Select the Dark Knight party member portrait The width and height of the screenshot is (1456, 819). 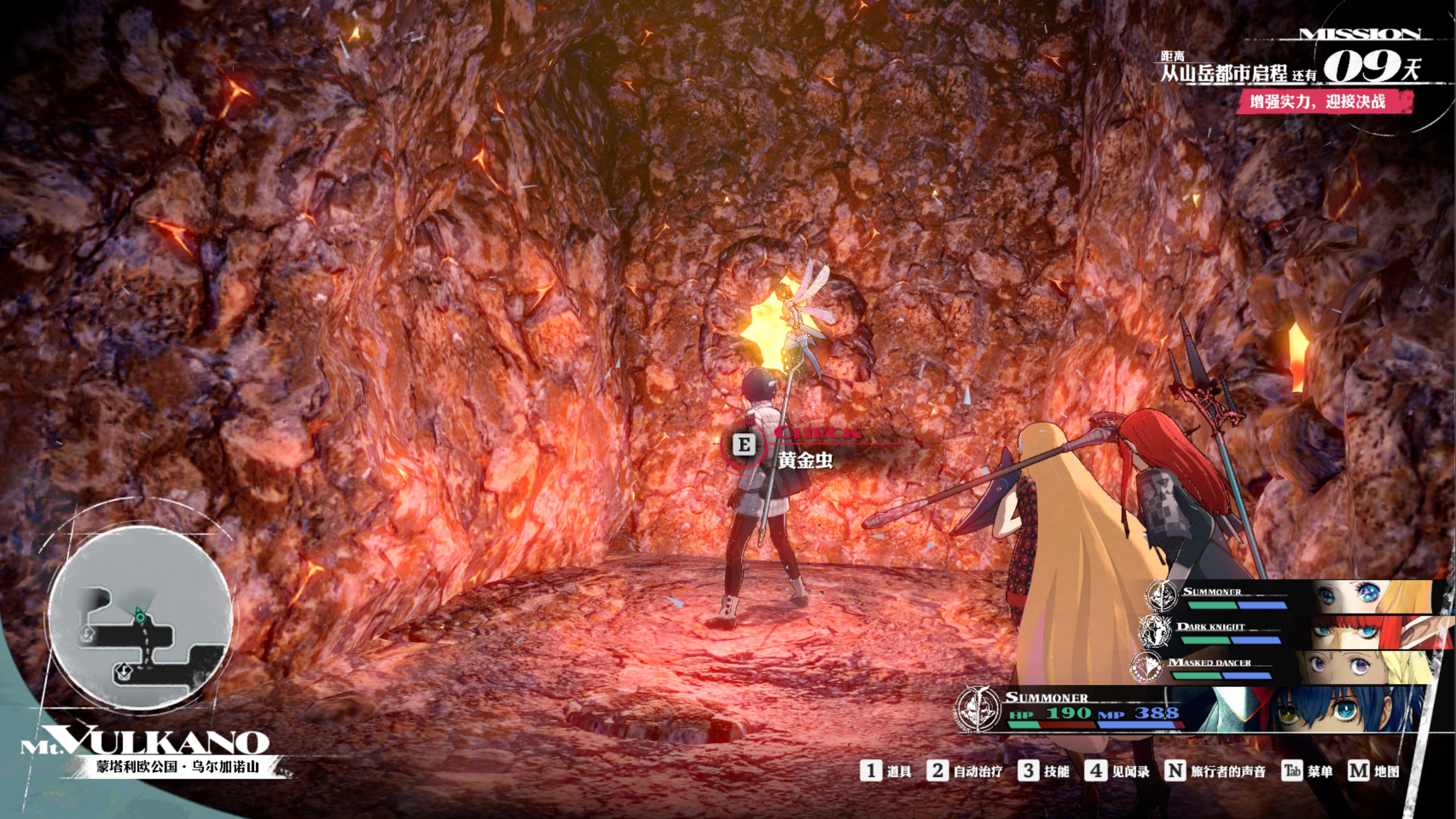pyautogui.click(x=1364, y=632)
